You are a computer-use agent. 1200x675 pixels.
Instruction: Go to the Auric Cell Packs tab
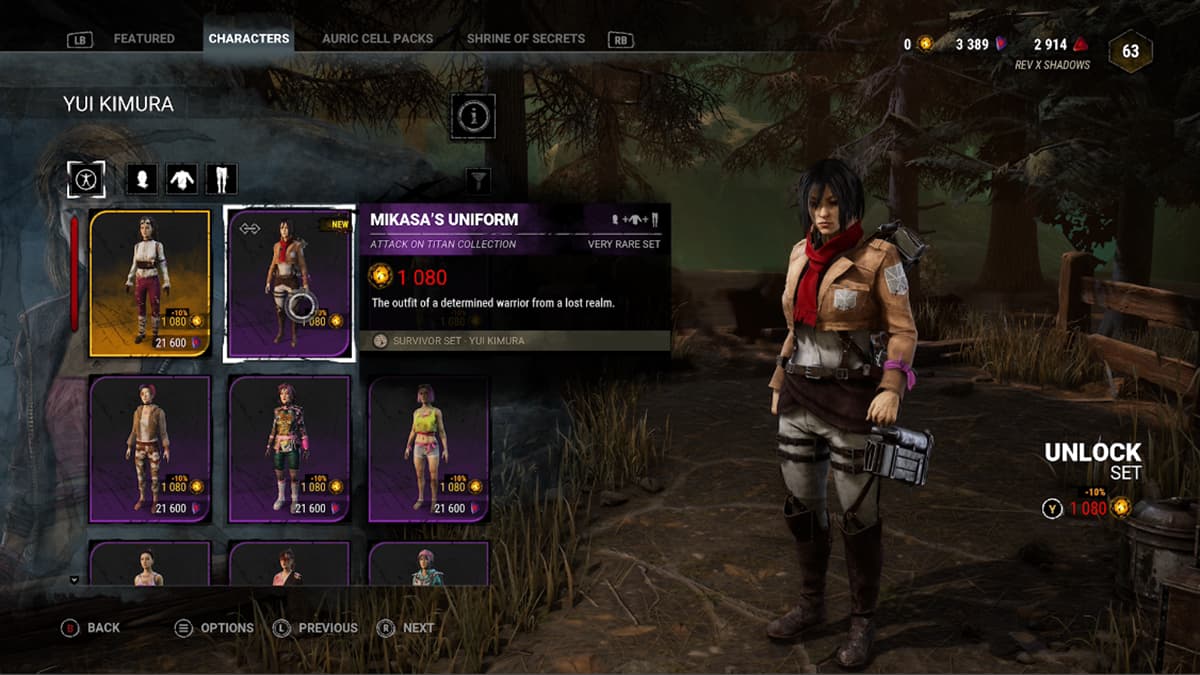(377, 39)
